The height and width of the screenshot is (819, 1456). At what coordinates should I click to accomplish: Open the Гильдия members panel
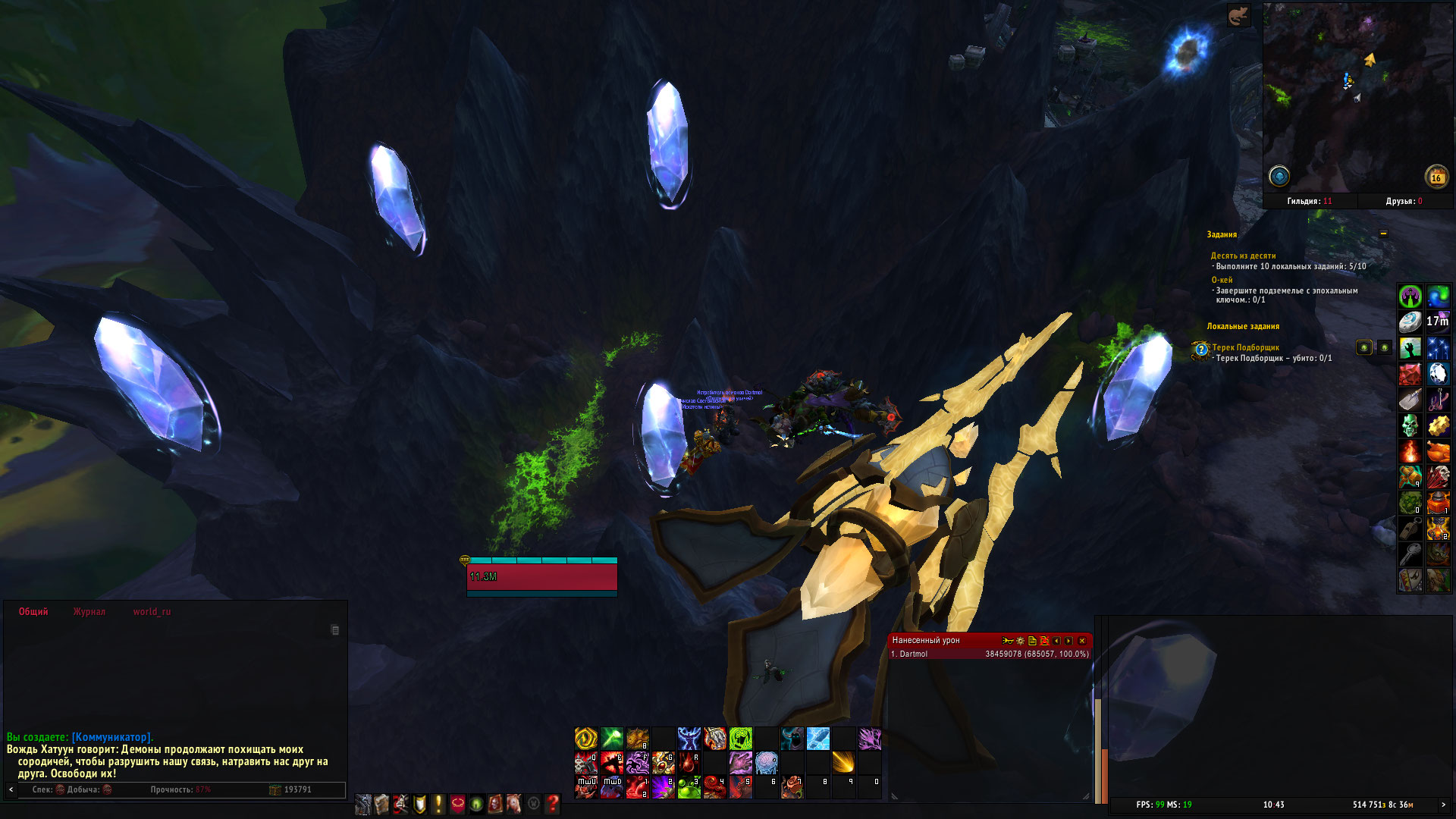tap(1309, 201)
